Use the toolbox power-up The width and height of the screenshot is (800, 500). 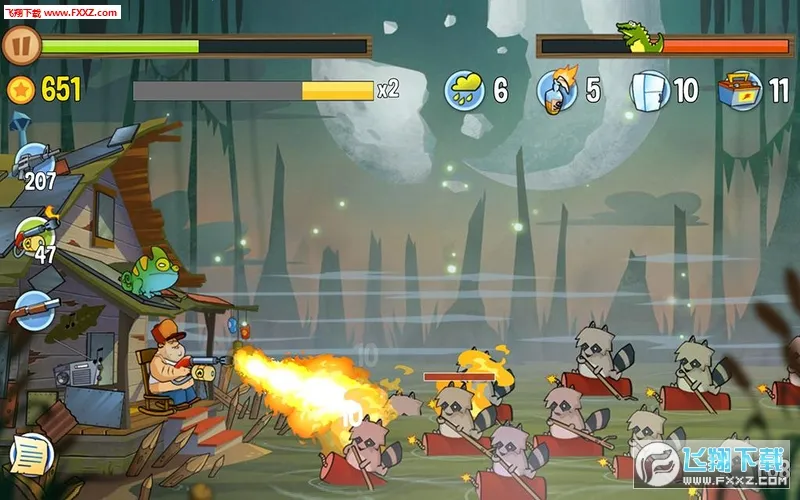tap(741, 90)
